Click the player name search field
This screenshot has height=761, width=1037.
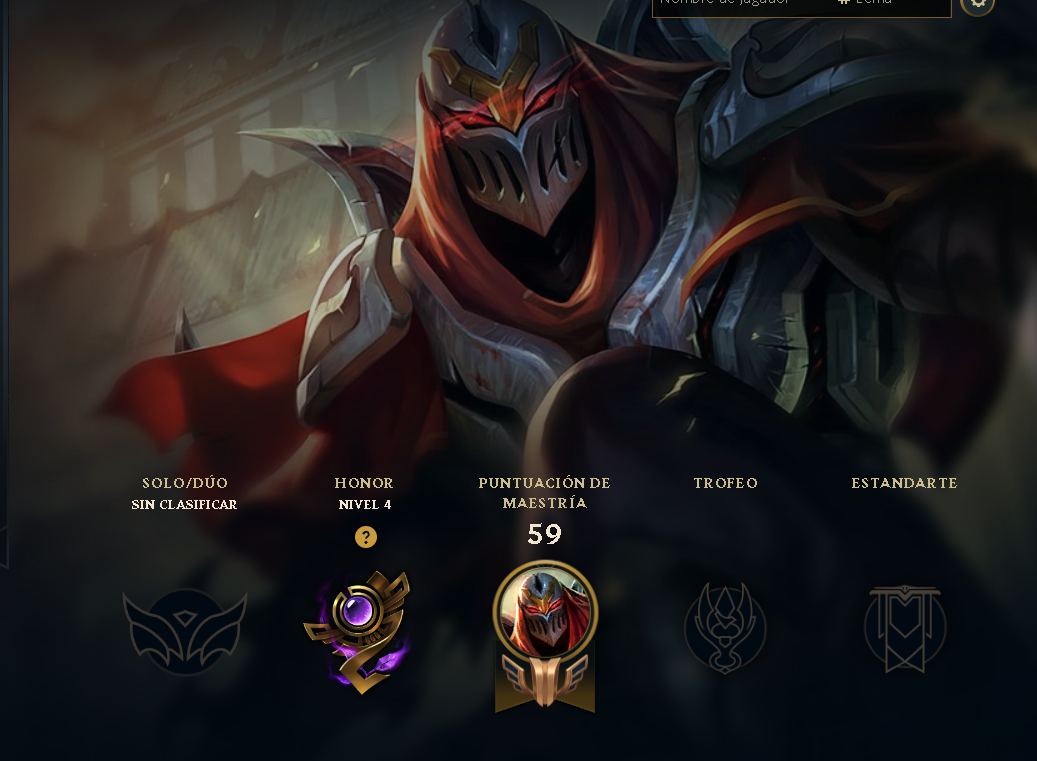tap(740, 5)
